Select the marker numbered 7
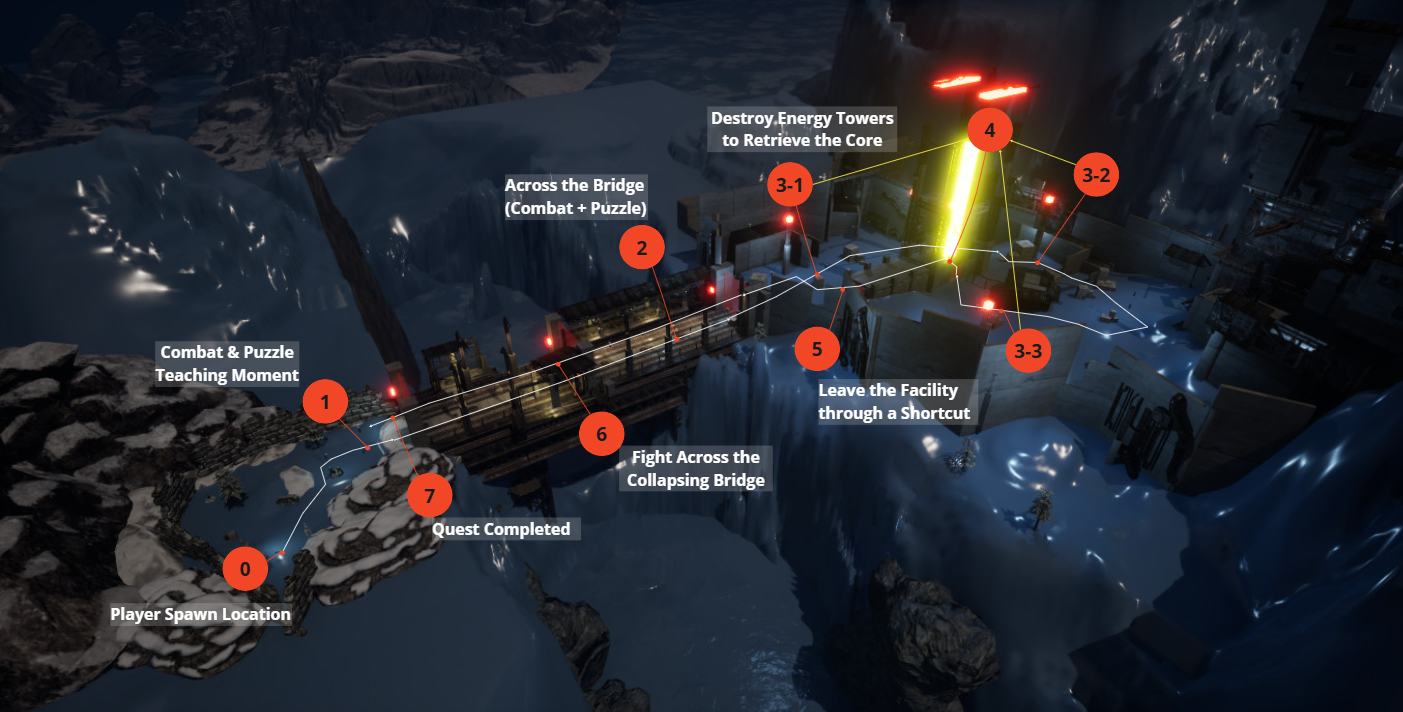This screenshot has height=712, width=1403. (x=430, y=495)
